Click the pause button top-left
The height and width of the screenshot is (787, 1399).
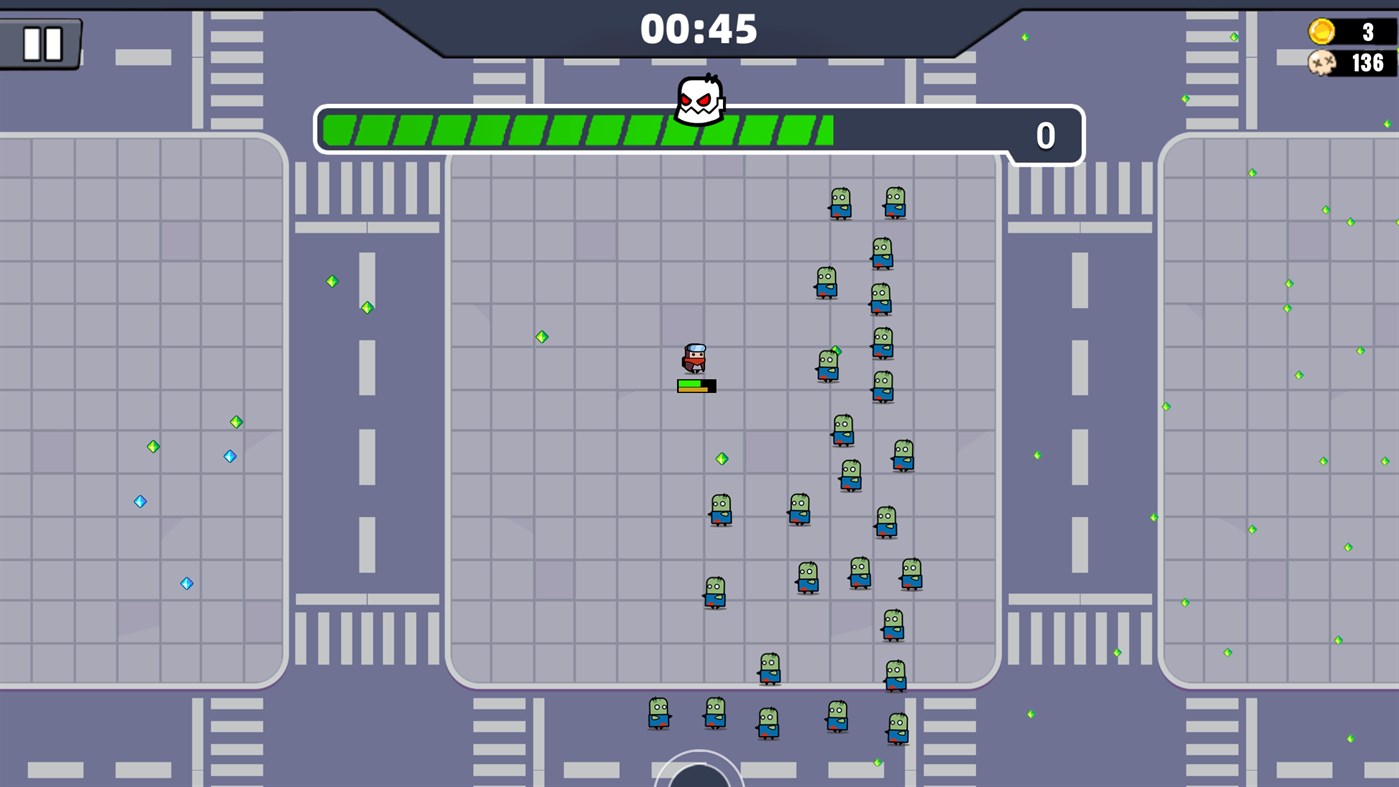point(43,43)
